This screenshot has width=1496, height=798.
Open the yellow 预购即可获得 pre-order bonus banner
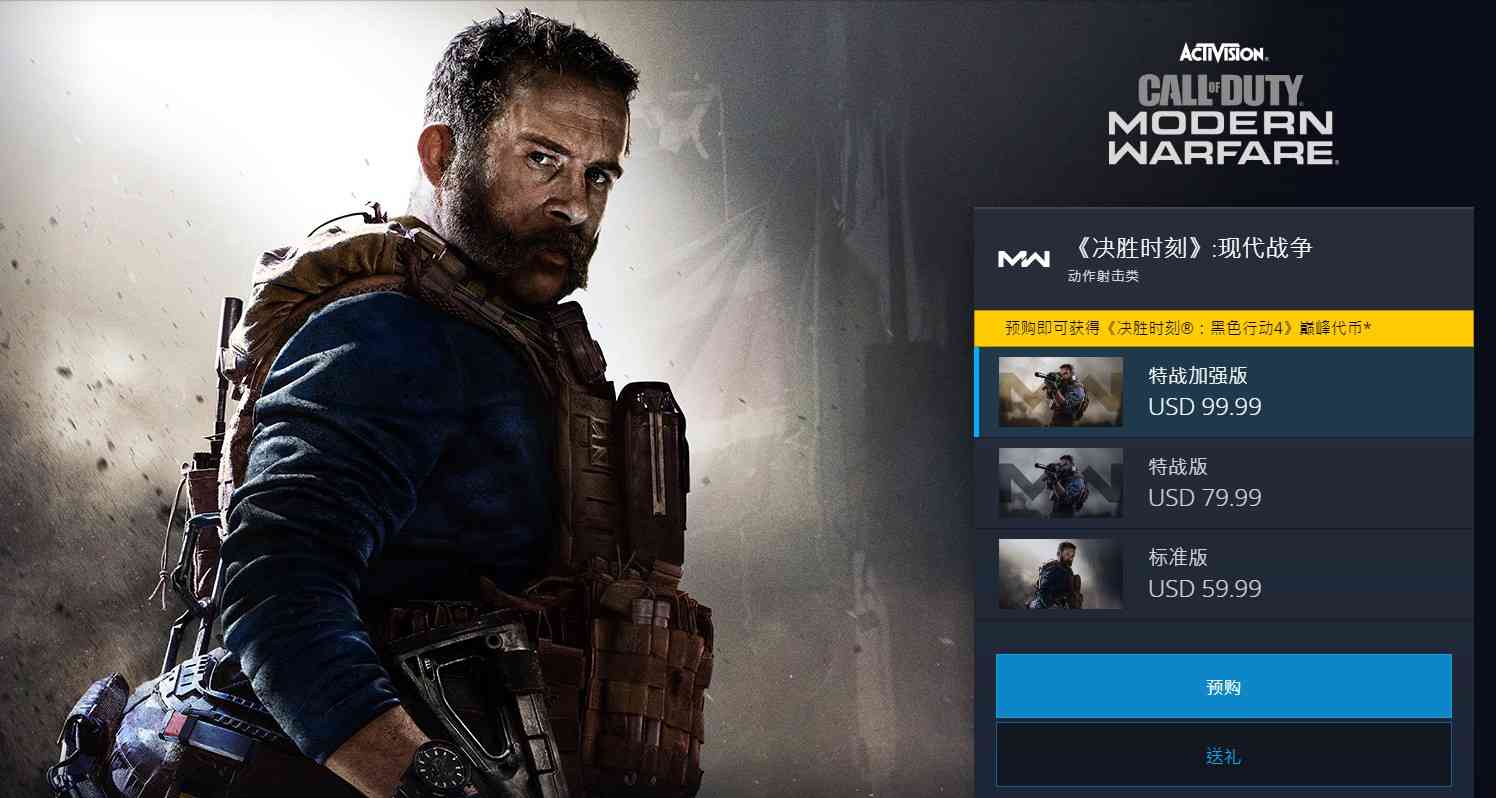pyautogui.click(x=1223, y=328)
